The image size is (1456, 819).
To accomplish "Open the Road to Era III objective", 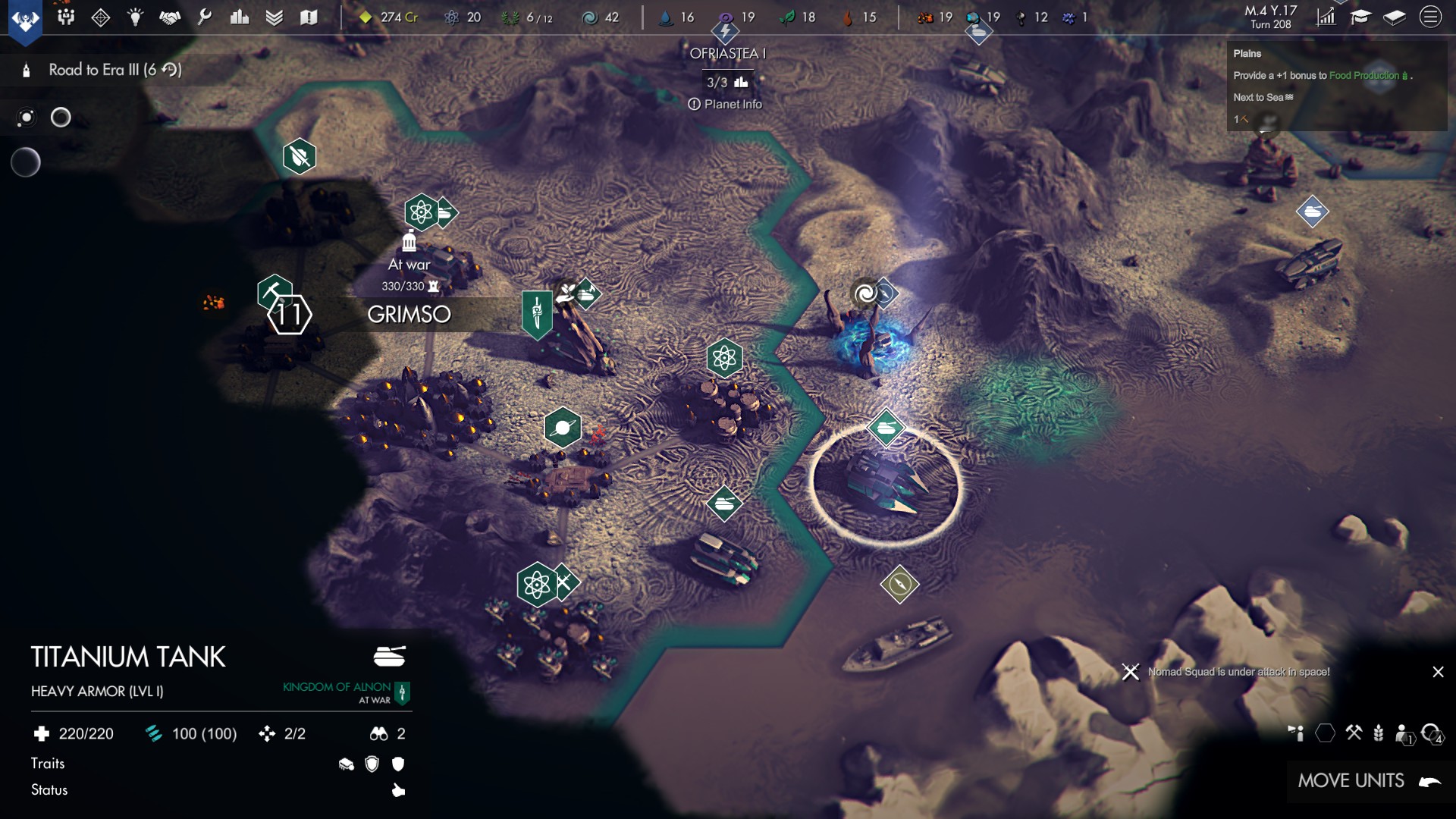I will pyautogui.click(x=114, y=70).
